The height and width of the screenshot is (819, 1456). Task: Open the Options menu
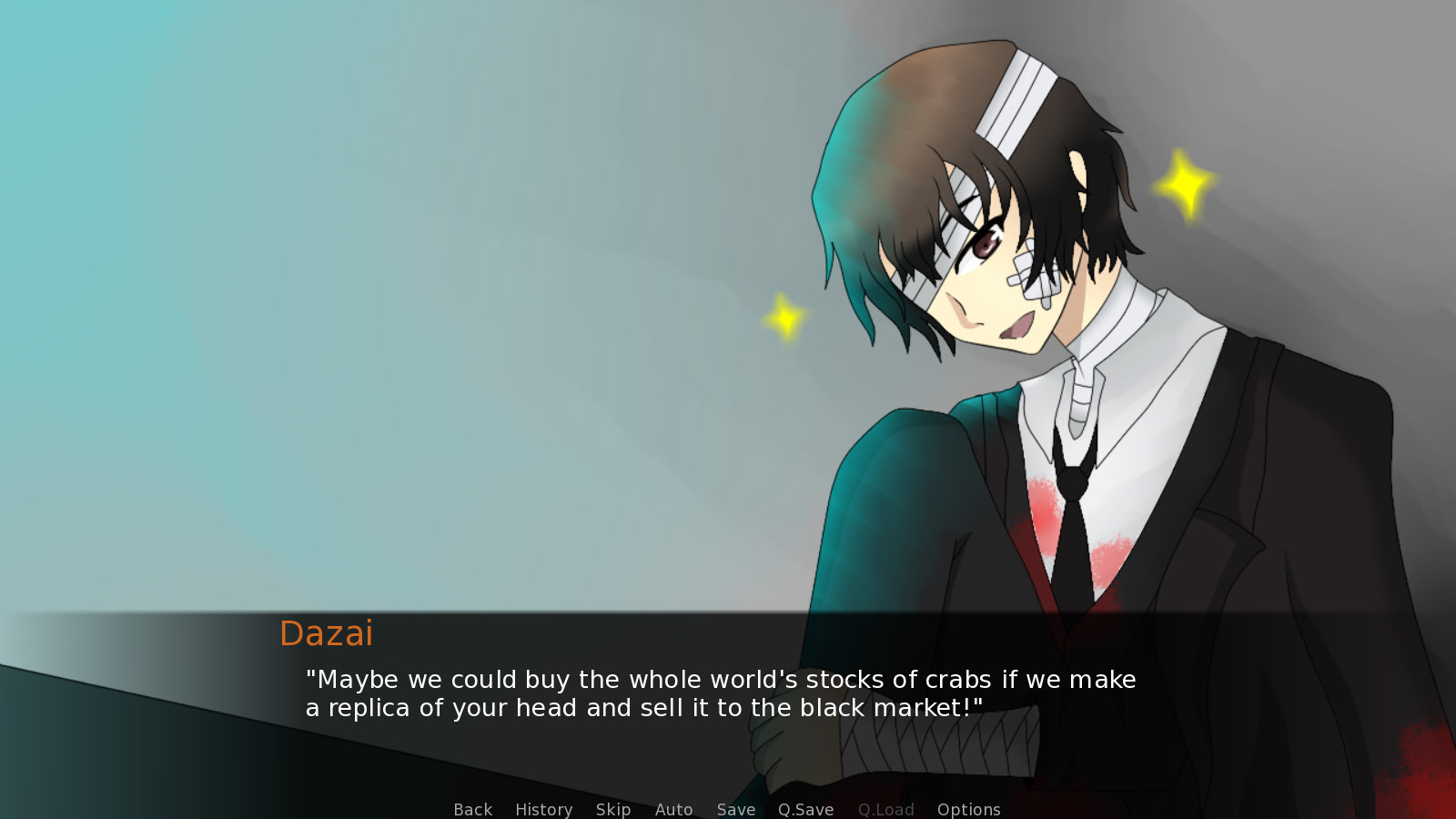point(968,809)
